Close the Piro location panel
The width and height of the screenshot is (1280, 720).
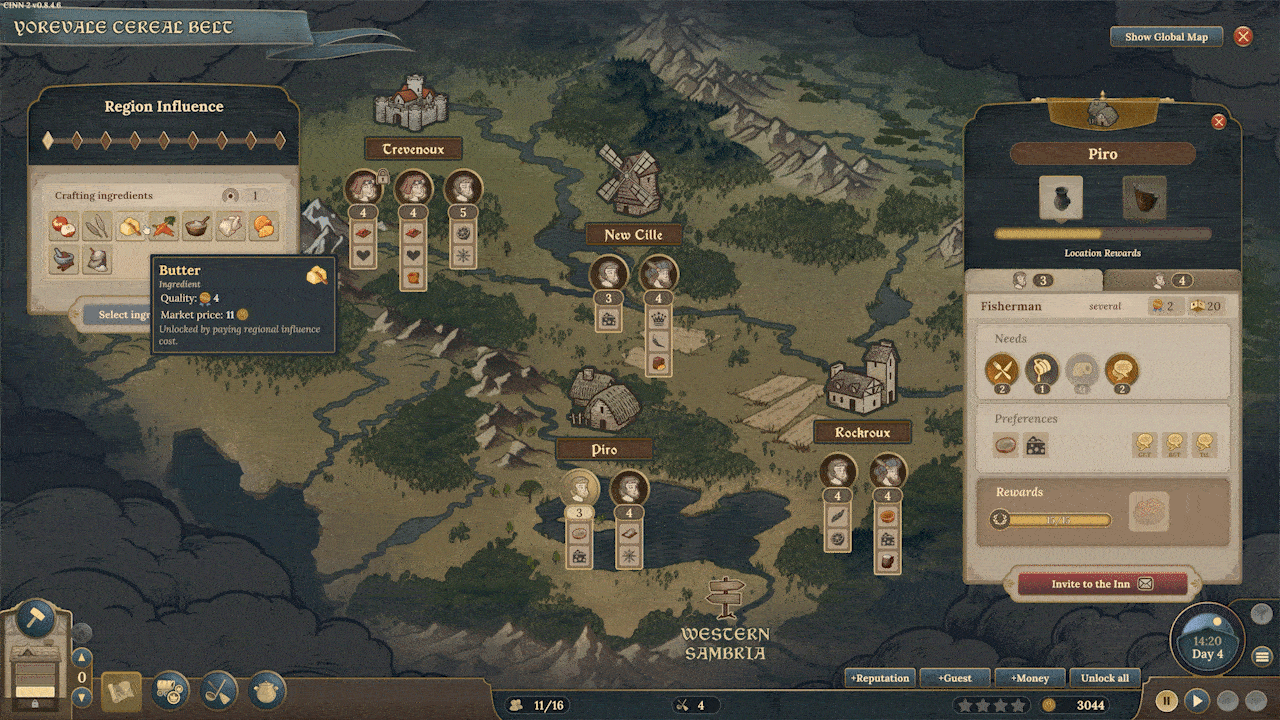[1218, 122]
